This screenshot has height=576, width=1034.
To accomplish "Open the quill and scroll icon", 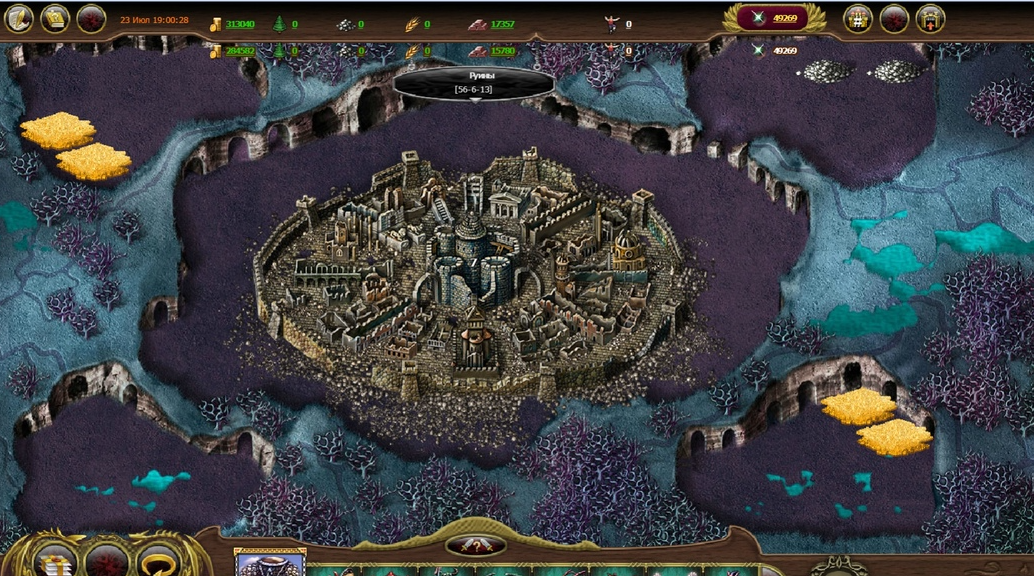I will click(18, 18).
